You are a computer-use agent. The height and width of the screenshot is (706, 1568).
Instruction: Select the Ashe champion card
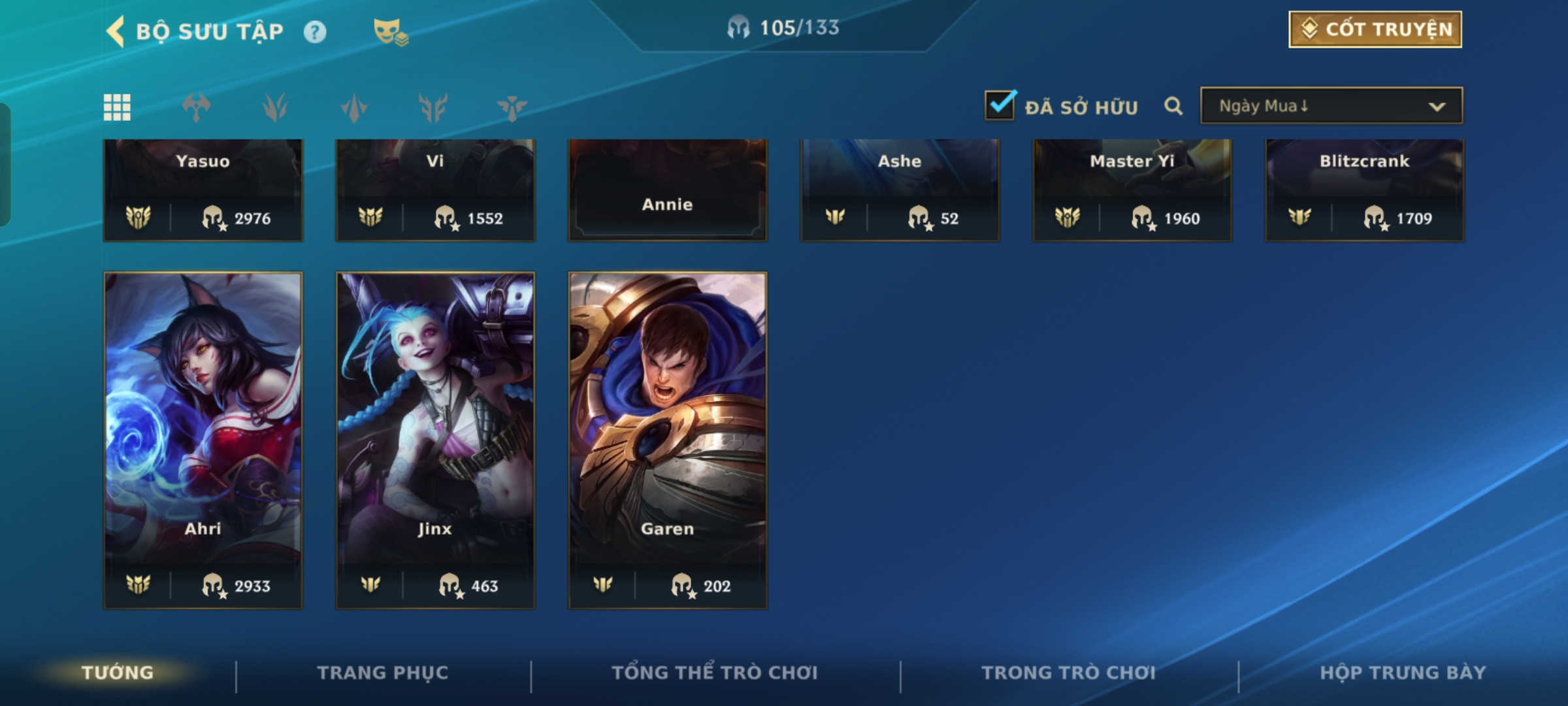(x=900, y=190)
